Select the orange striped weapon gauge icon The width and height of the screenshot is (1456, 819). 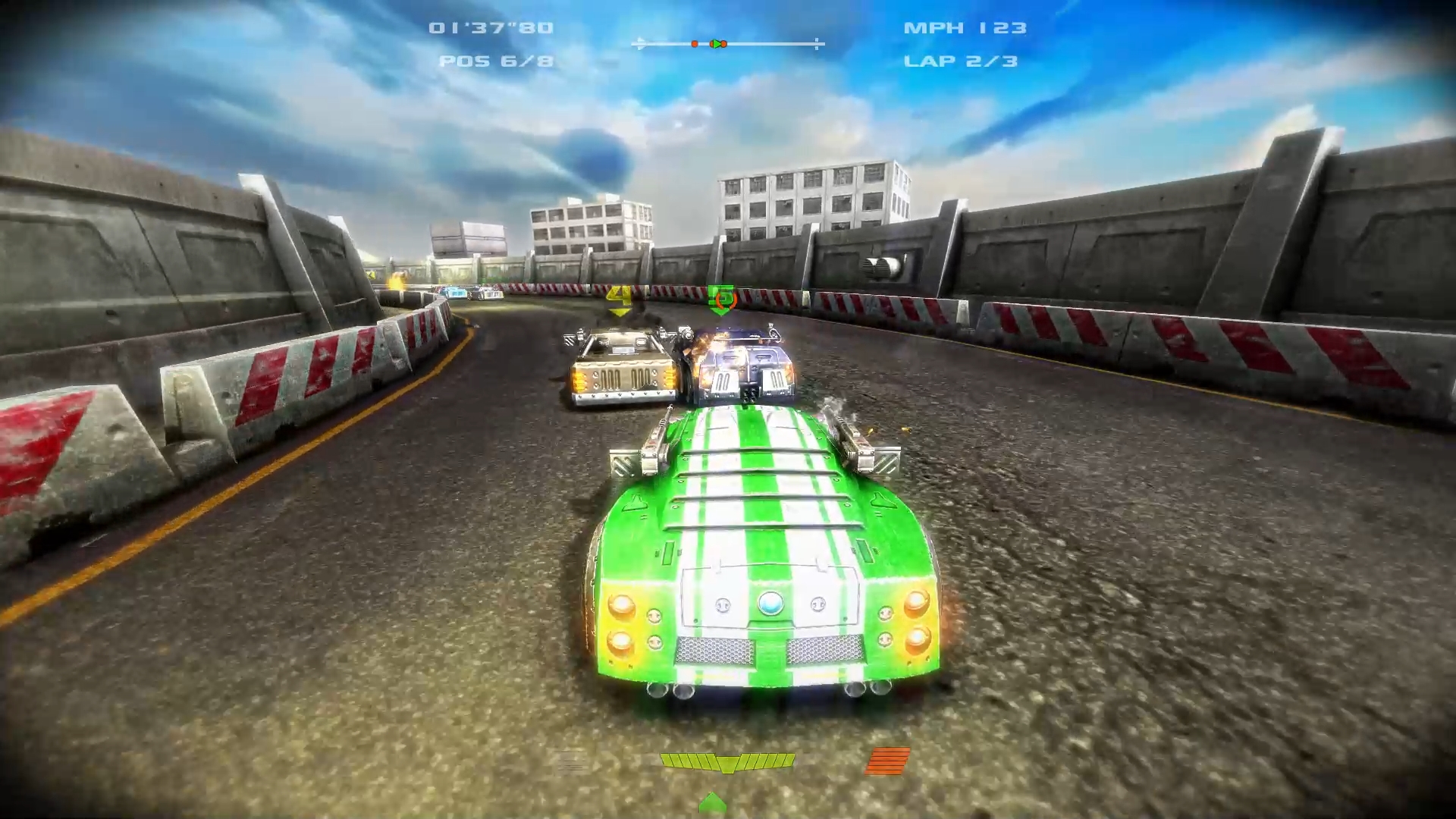pyautogui.click(x=887, y=761)
